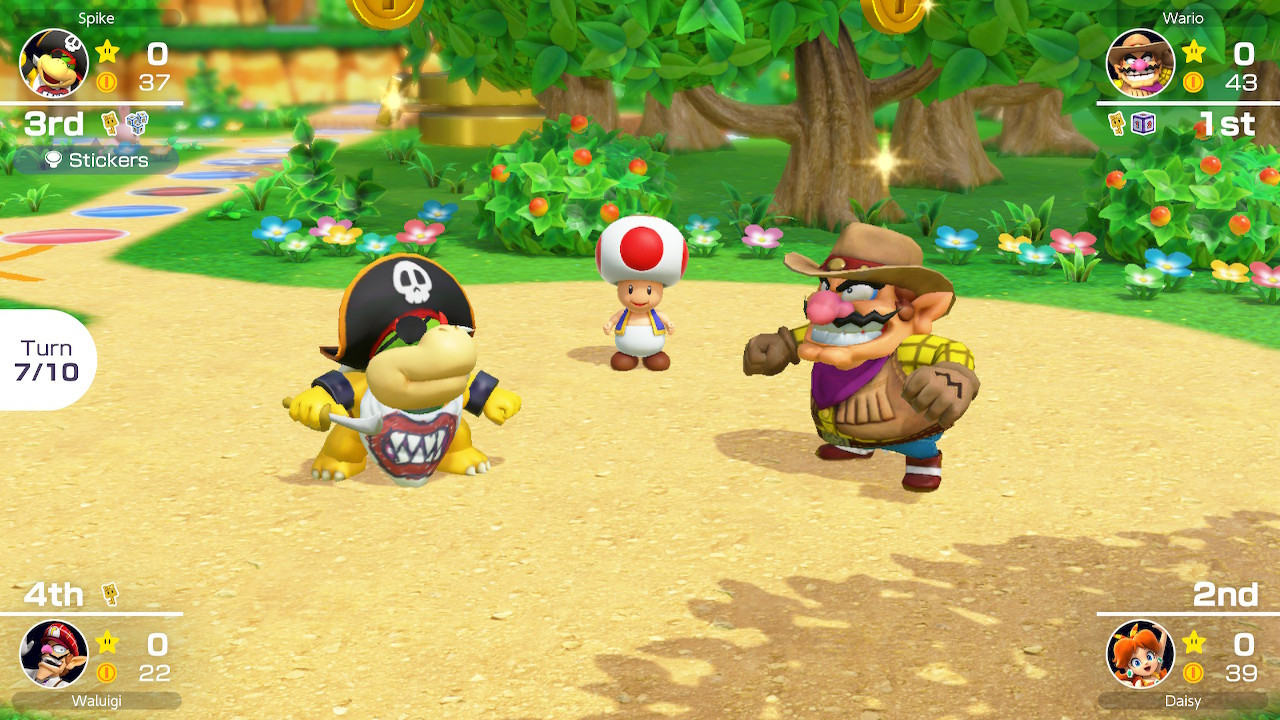Click Spike's 3rd place rank label

55,124
